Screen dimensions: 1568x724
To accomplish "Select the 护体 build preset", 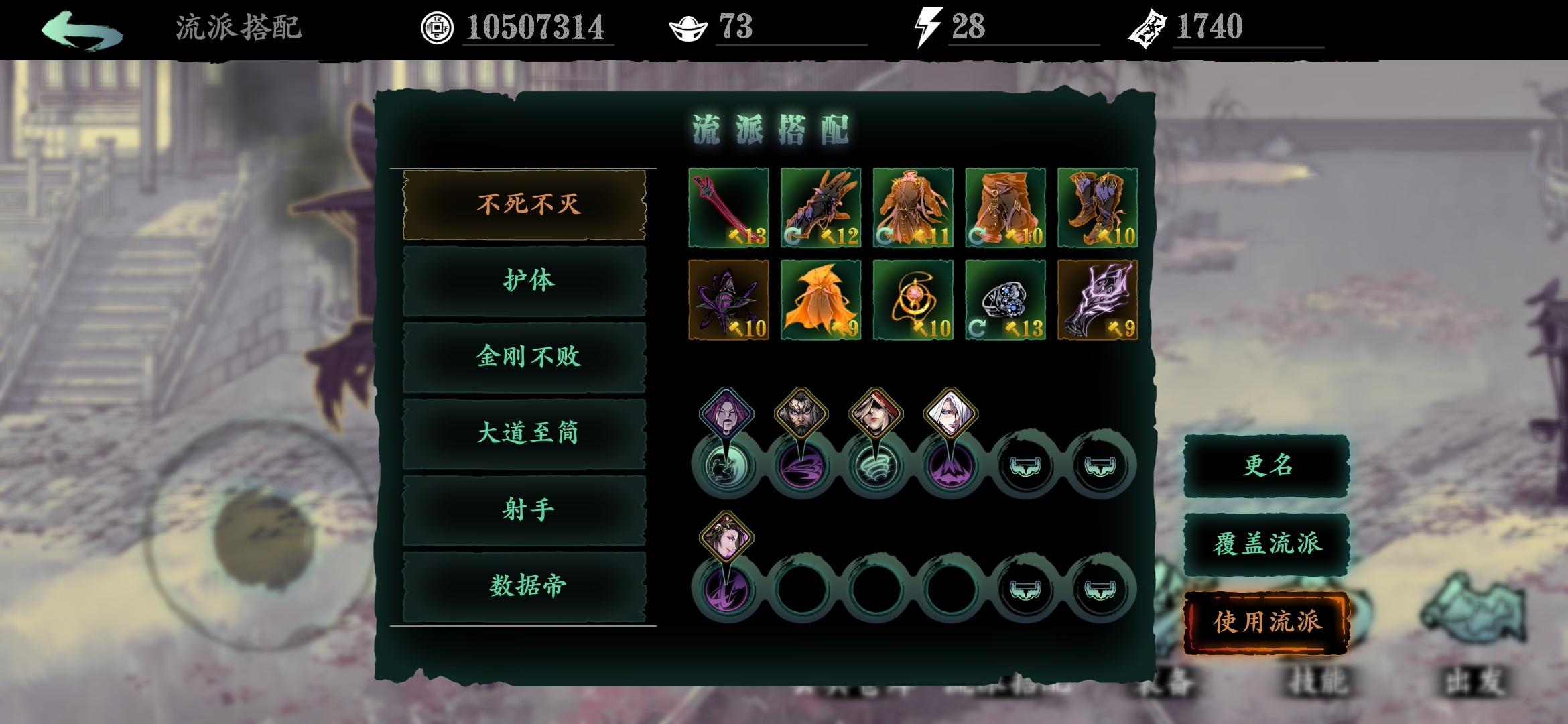I will (x=525, y=282).
